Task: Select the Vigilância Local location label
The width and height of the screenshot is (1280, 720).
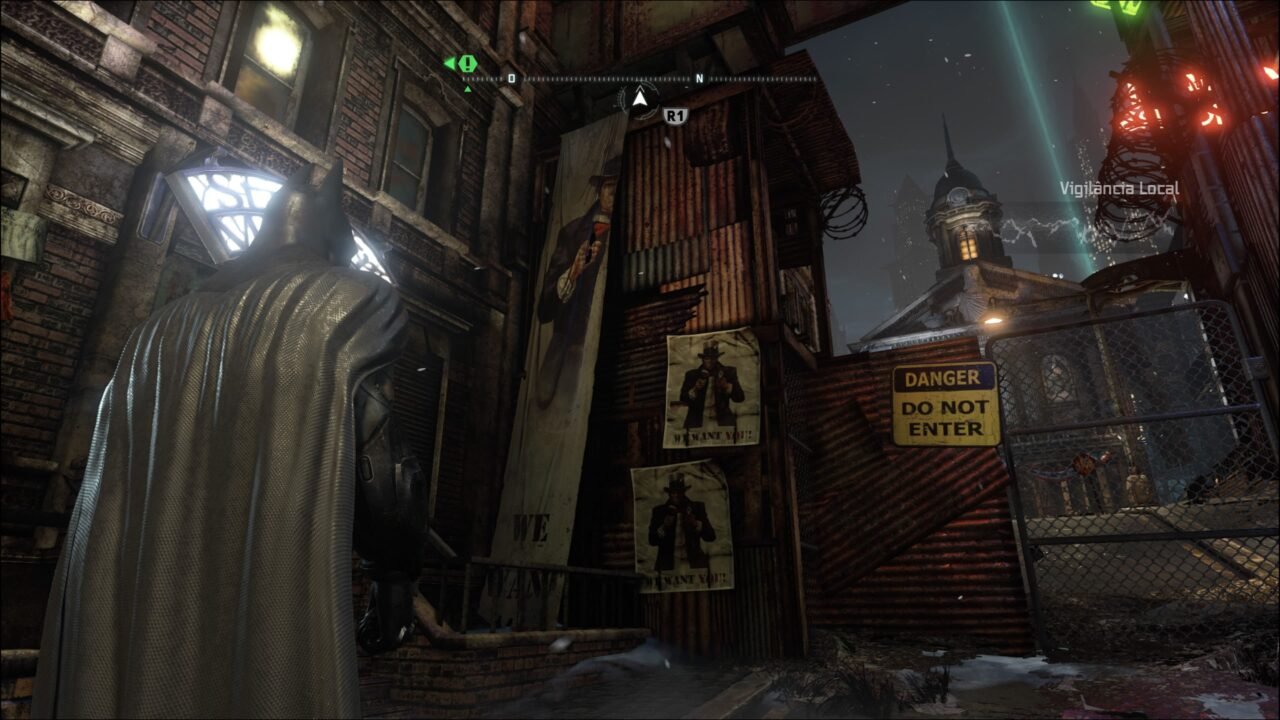Action: coord(1118,186)
